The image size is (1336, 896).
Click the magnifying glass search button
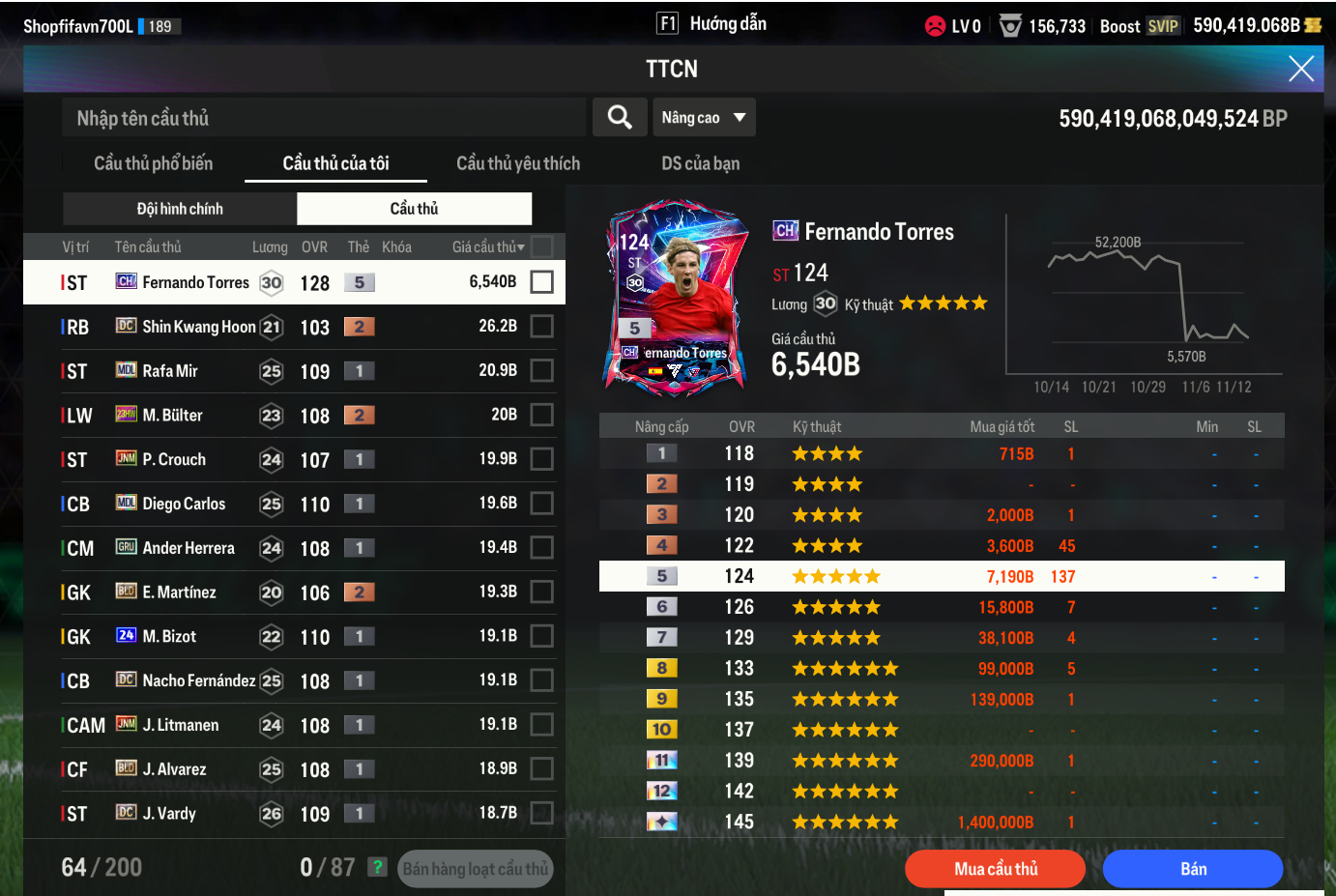point(620,118)
